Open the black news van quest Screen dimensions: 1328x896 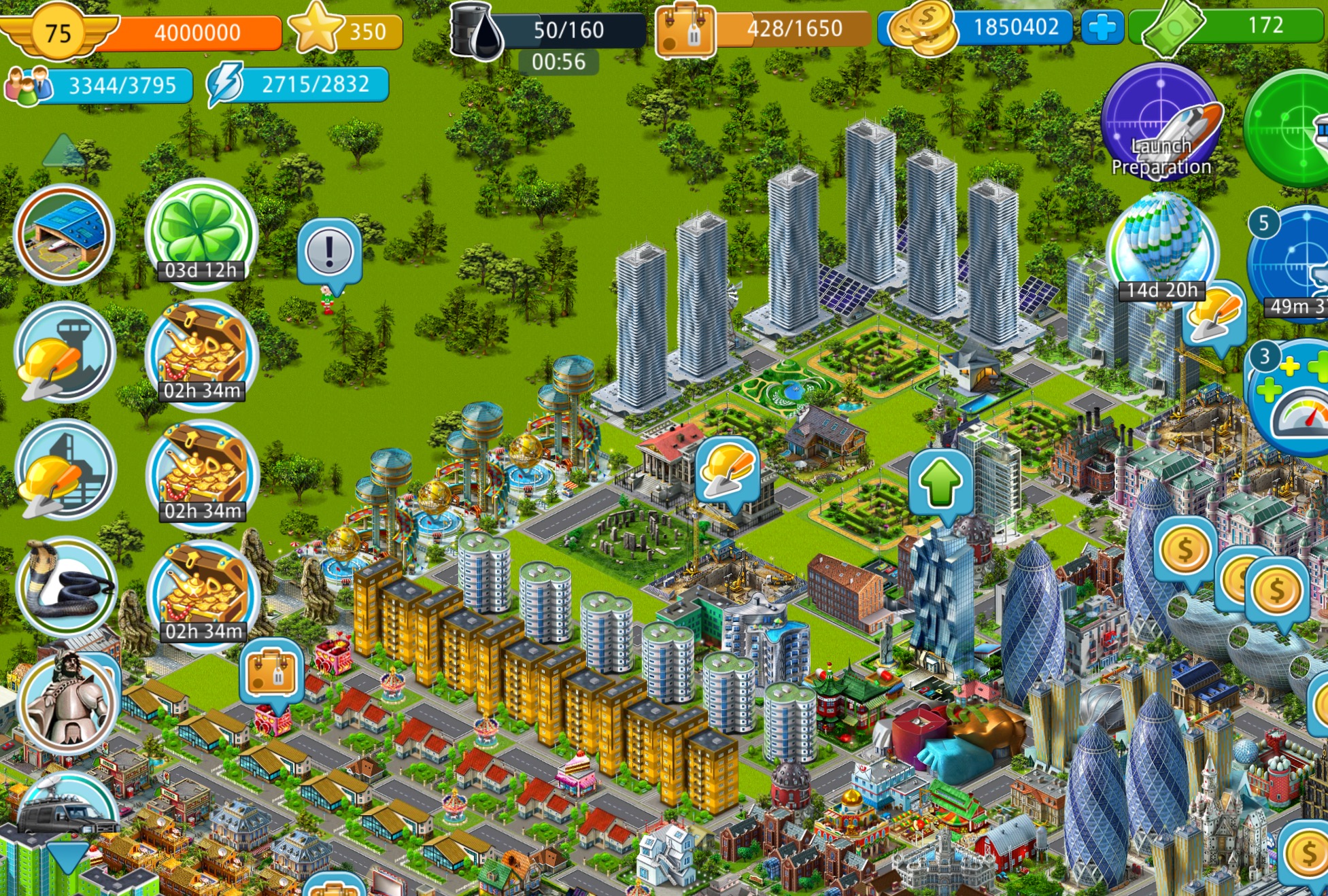(68, 810)
